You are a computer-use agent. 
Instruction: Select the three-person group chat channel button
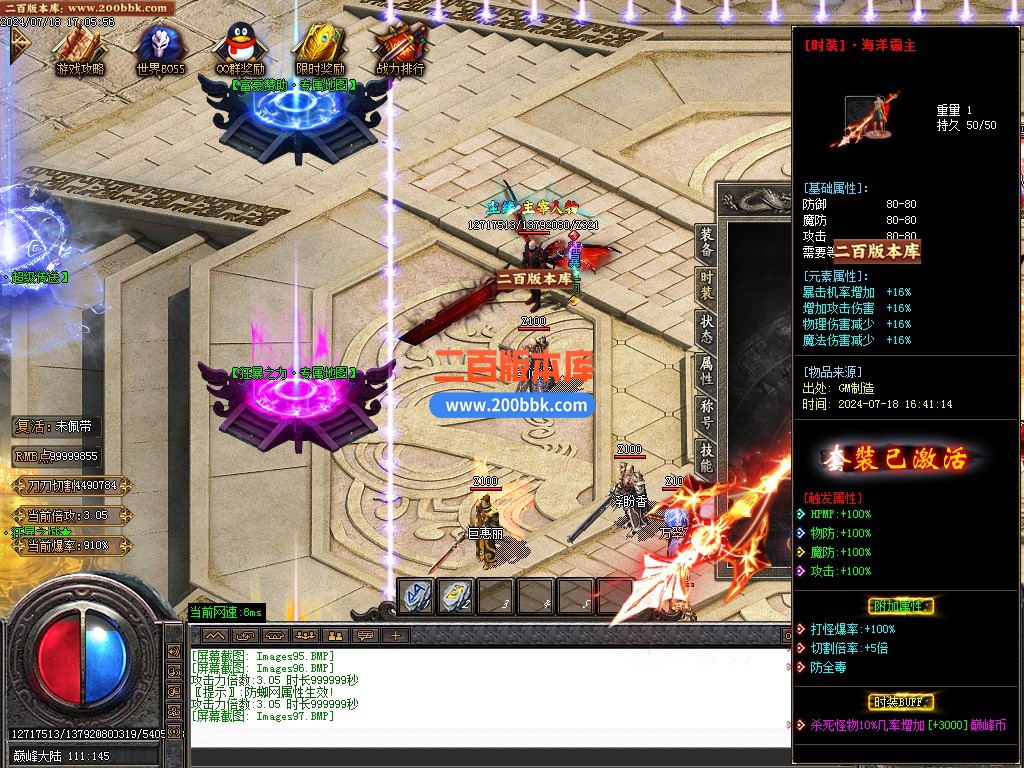point(304,635)
